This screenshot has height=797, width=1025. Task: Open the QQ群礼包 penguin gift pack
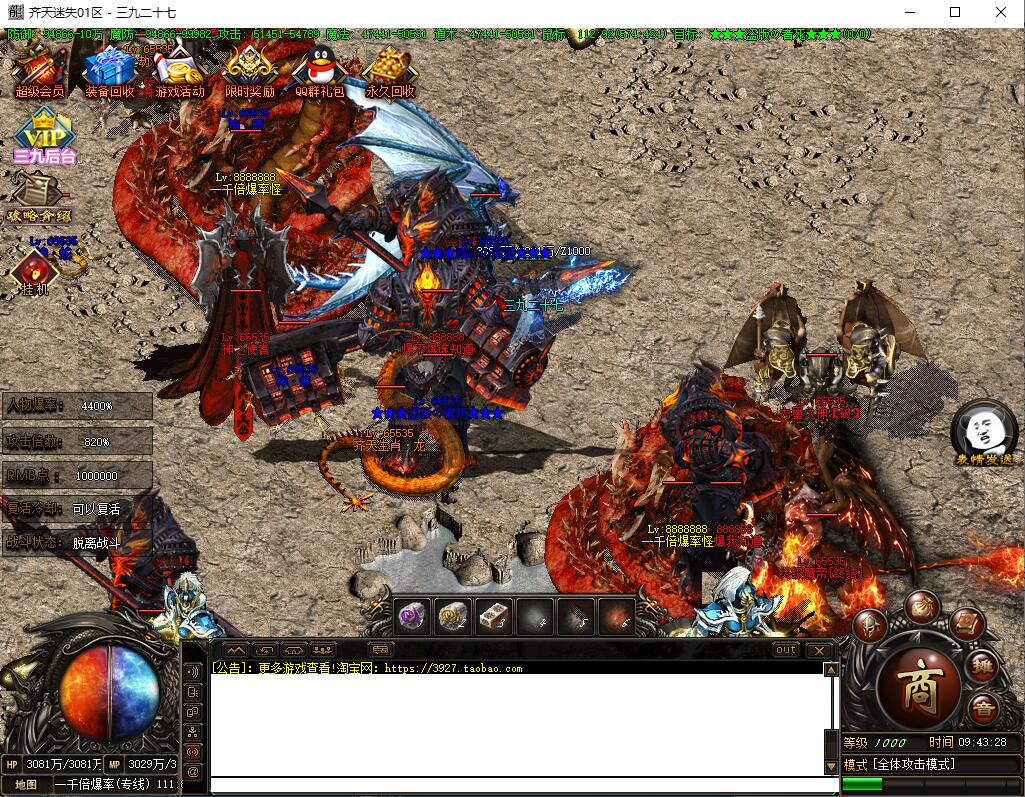pos(319,72)
